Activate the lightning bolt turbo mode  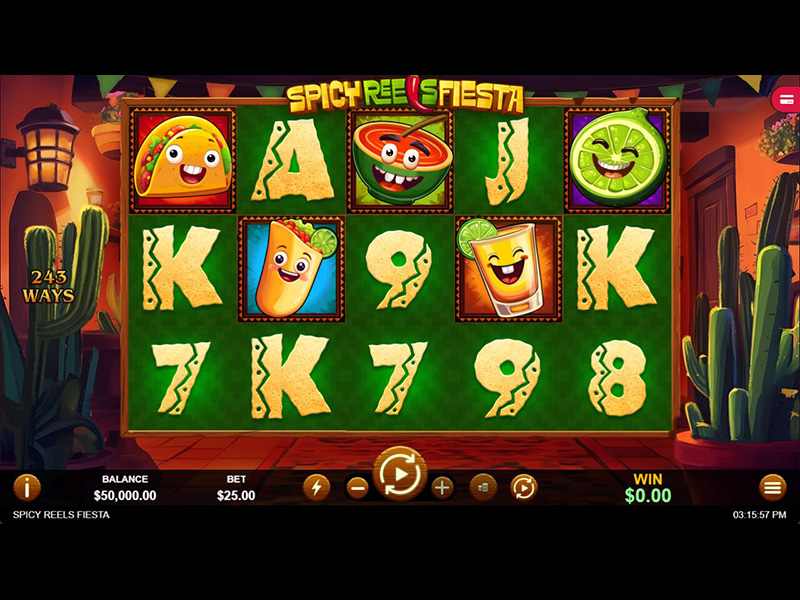tap(316, 487)
